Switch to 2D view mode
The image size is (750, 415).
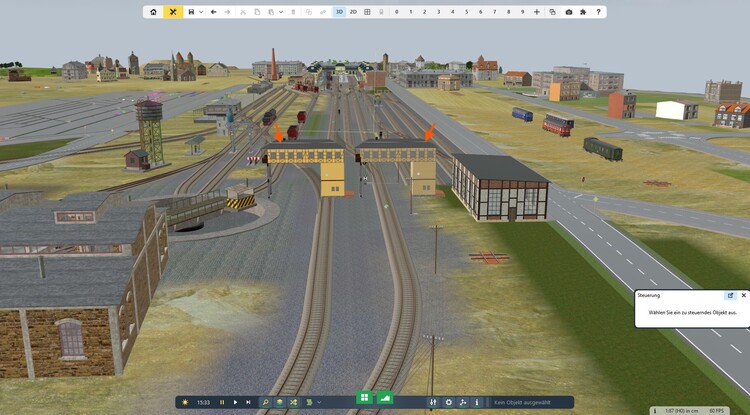pos(353,12)
